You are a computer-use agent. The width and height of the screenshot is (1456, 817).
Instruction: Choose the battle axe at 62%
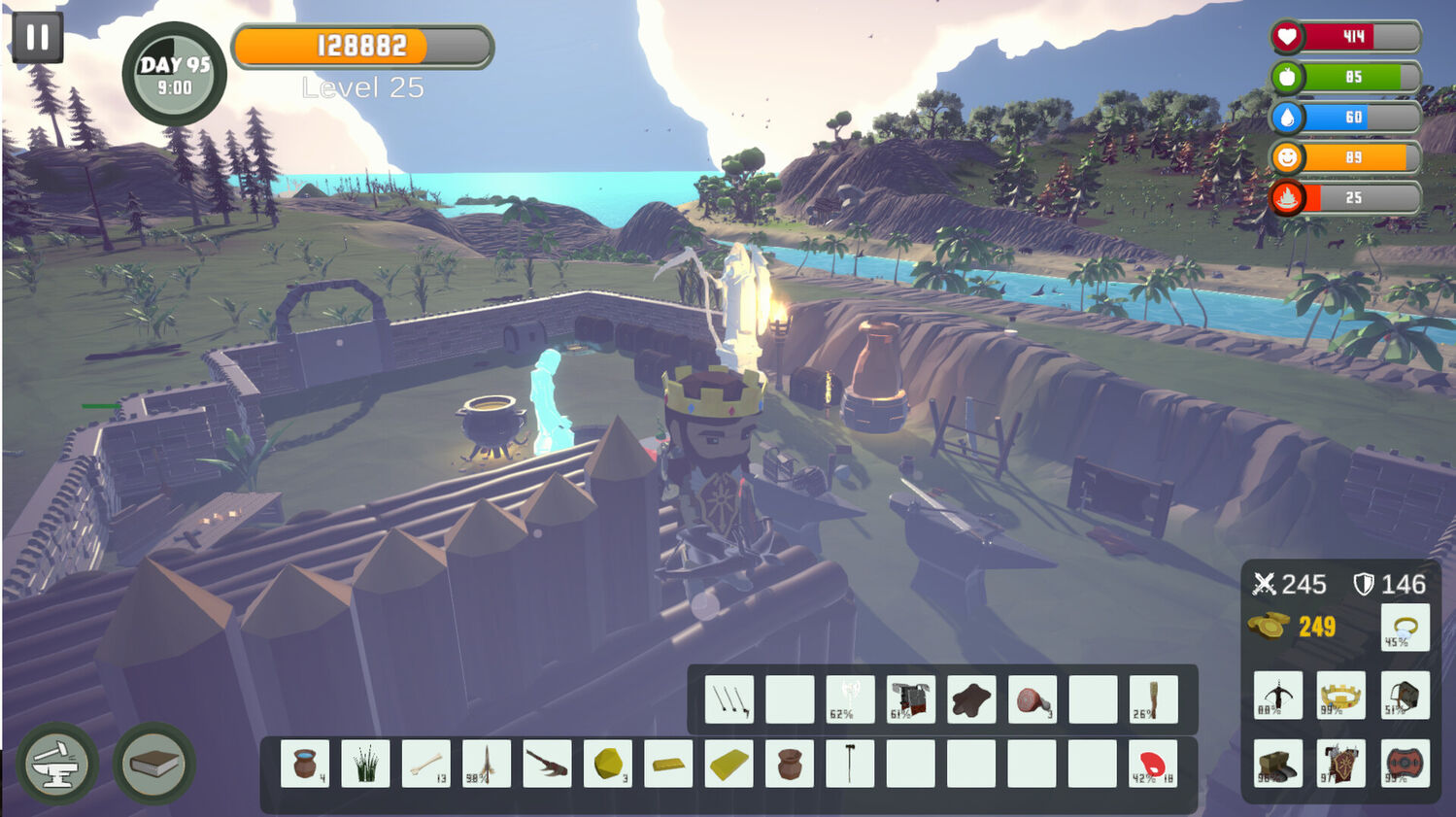coord(850,699)
